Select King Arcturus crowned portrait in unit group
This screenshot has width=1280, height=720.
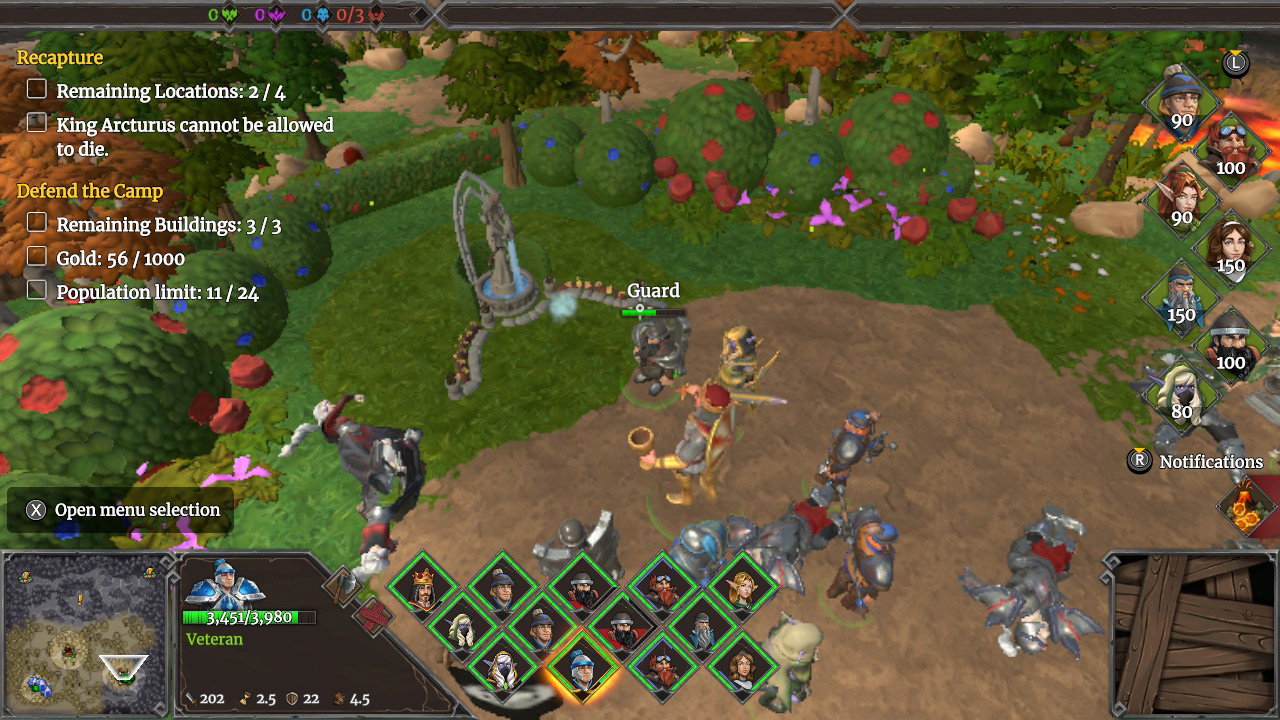(x=422, y=588)
